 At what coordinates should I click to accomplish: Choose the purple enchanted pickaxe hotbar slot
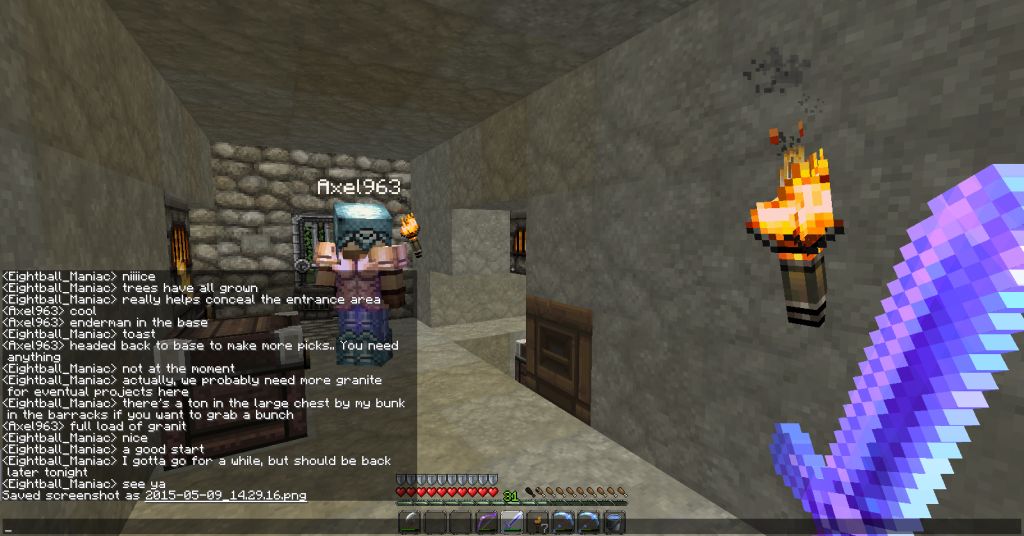486,521
